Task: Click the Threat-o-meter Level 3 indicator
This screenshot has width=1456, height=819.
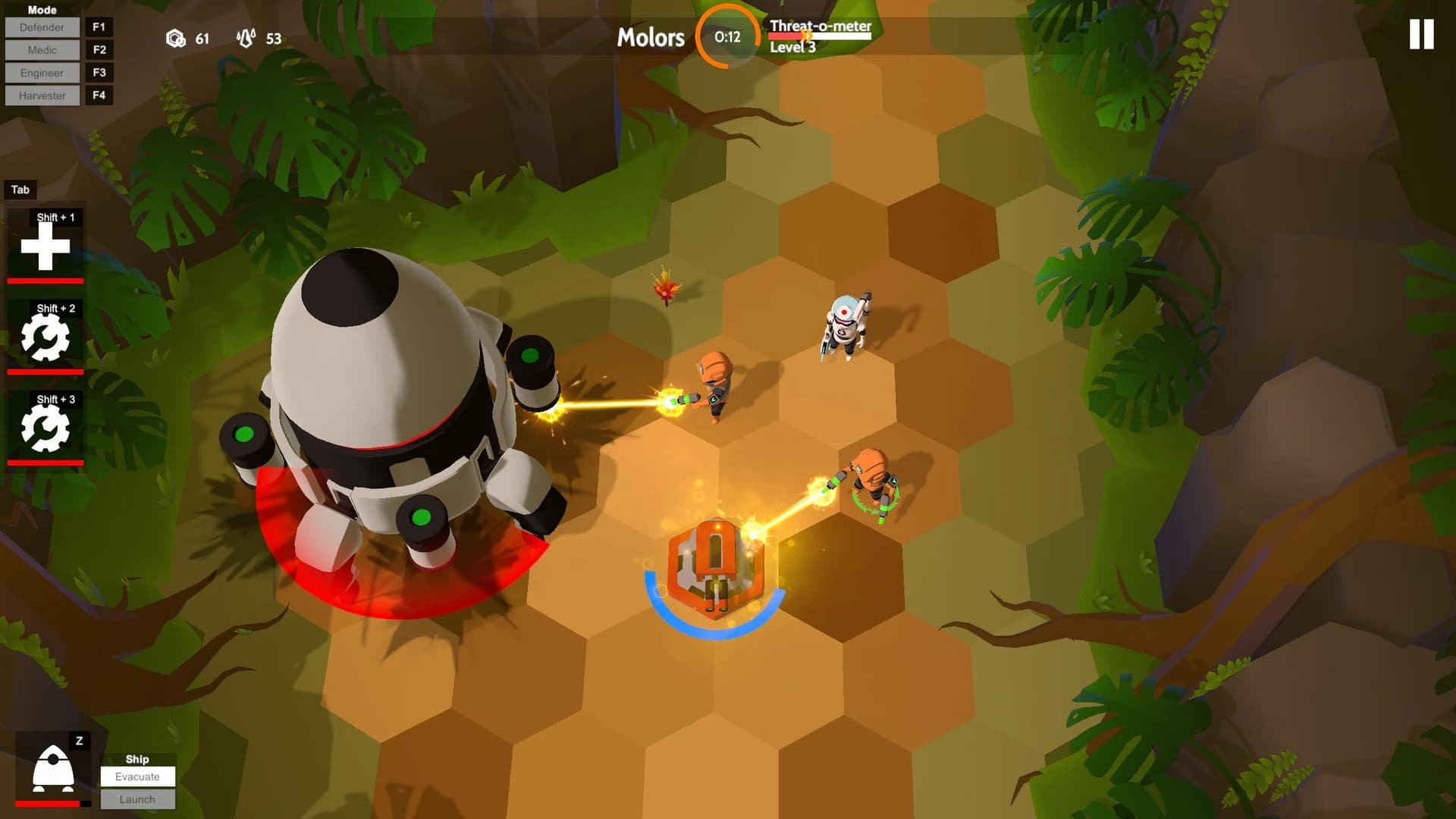Action: click(820, 38)
